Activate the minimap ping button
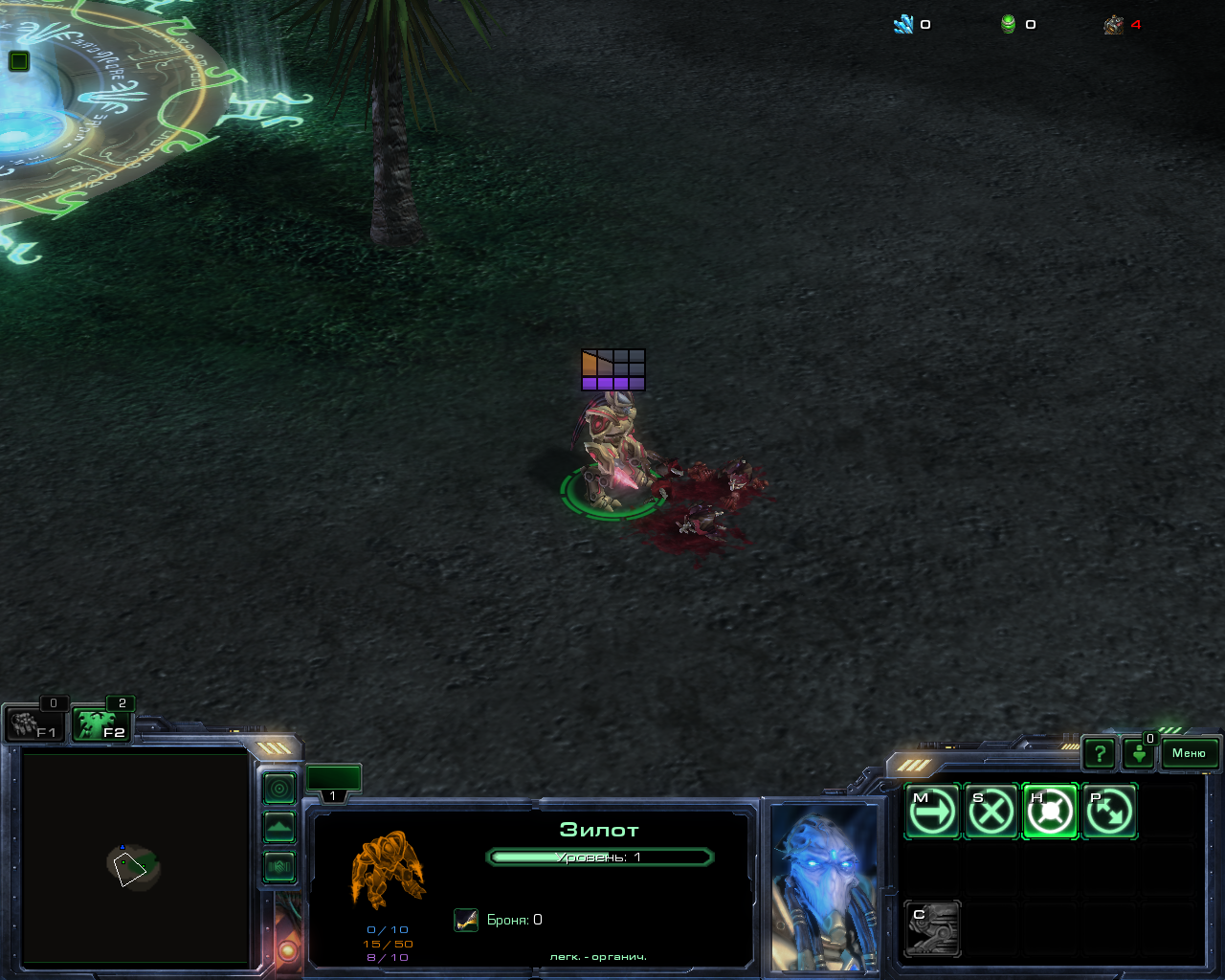This screenshot has width=1225, height=980. [279, 789]
